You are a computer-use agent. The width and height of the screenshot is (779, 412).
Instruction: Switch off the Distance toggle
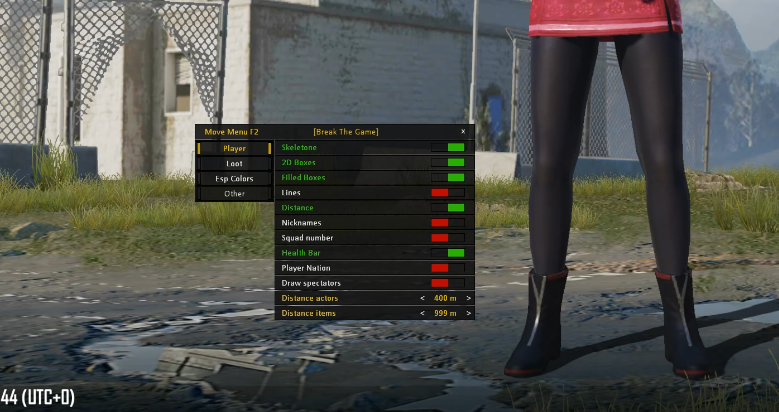tap(447, 207)
